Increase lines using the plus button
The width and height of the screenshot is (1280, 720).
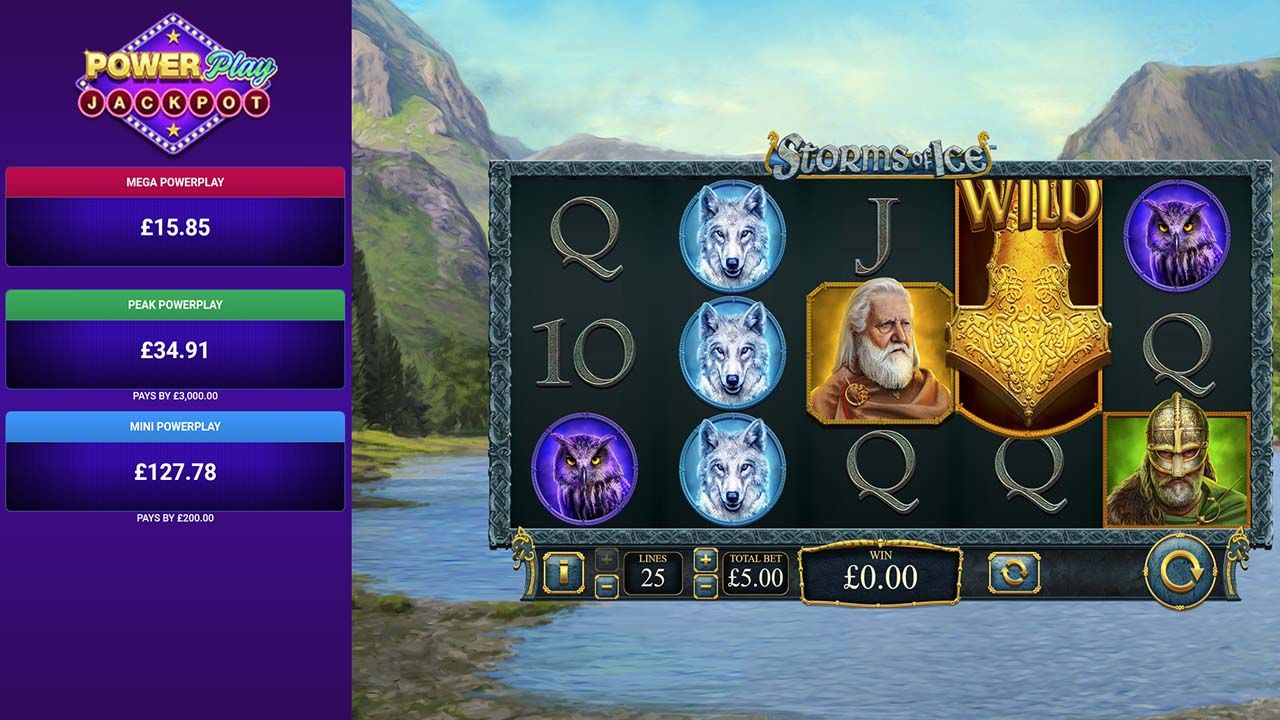coord(605,558)
